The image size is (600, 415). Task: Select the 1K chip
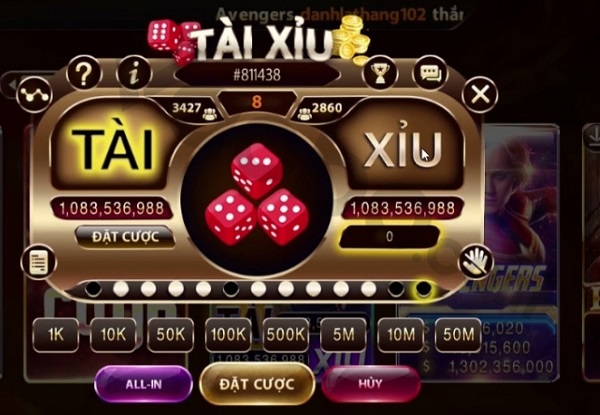[x=55, y=335]
